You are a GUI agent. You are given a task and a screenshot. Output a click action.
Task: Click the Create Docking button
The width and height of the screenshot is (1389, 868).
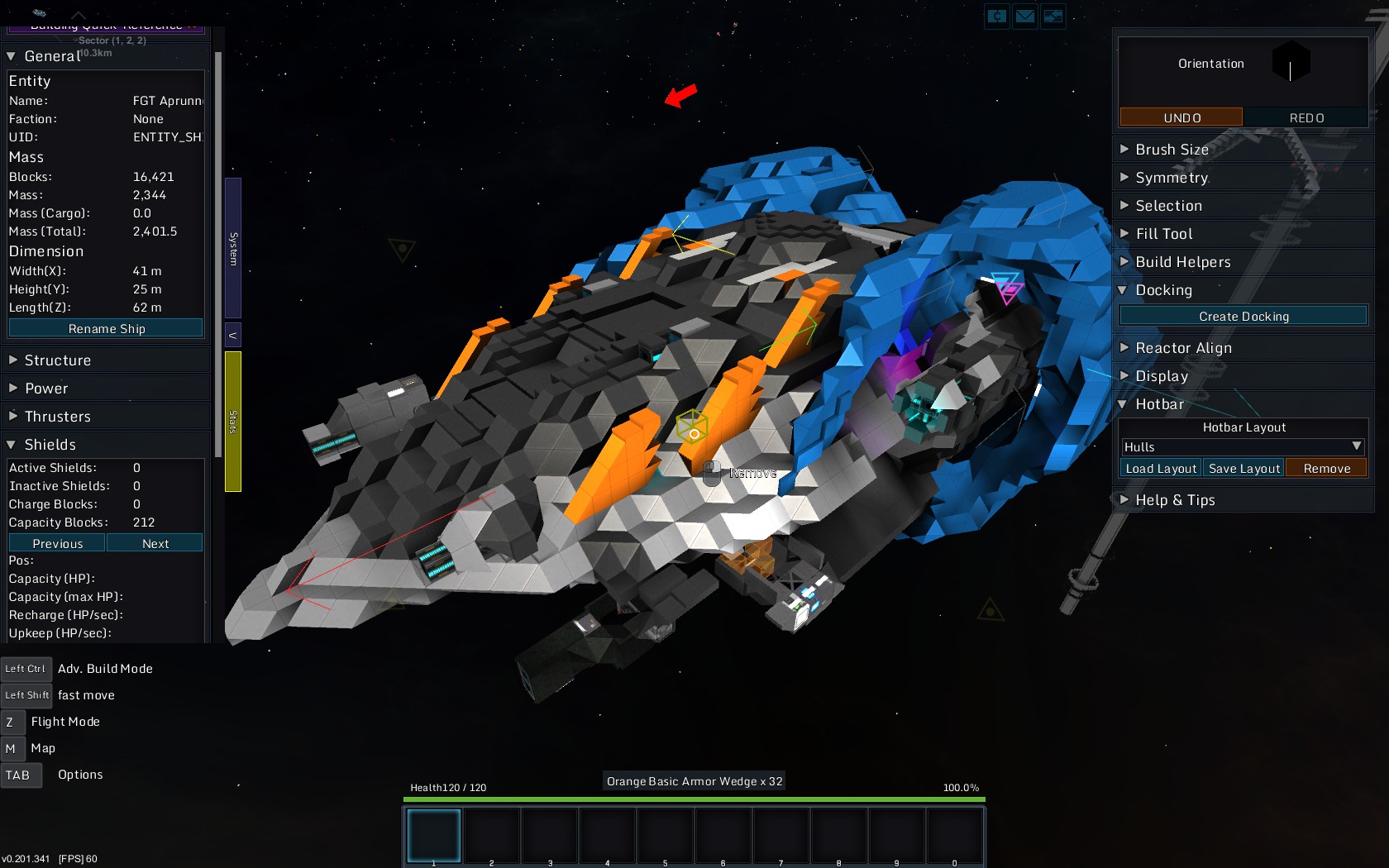click(1243, 316)
